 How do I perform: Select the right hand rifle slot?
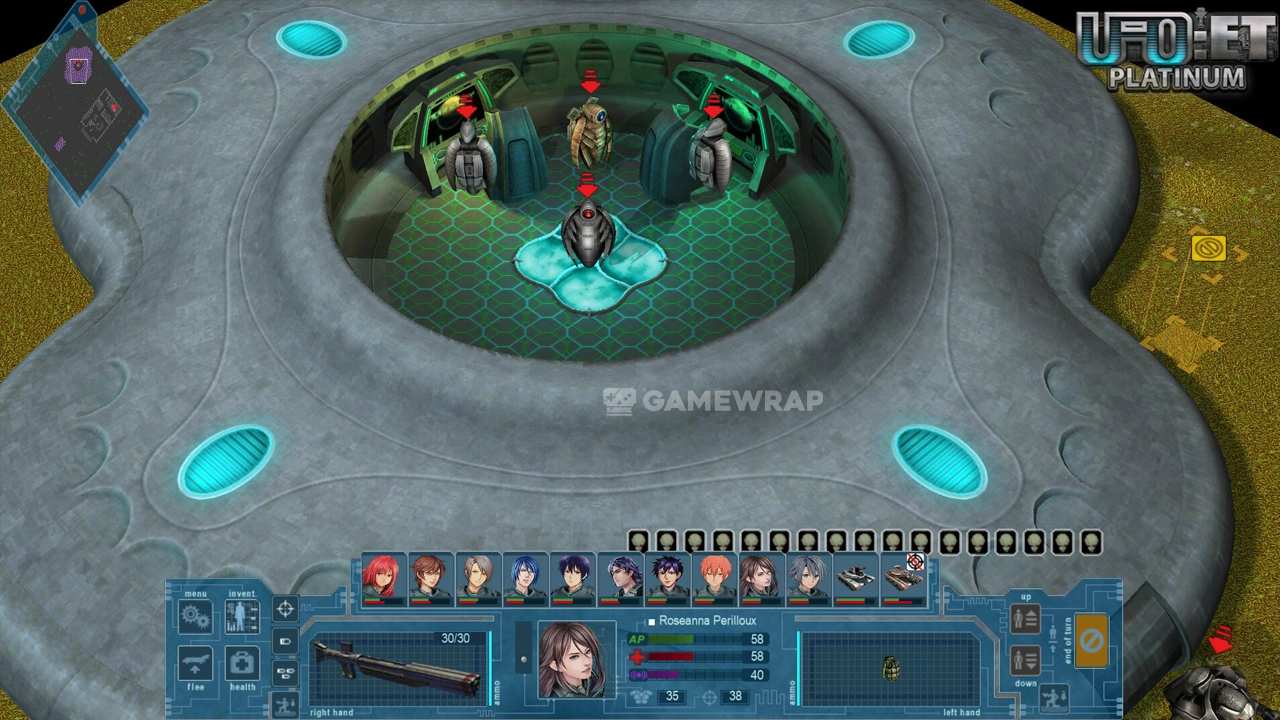click(x=398, y=668)
